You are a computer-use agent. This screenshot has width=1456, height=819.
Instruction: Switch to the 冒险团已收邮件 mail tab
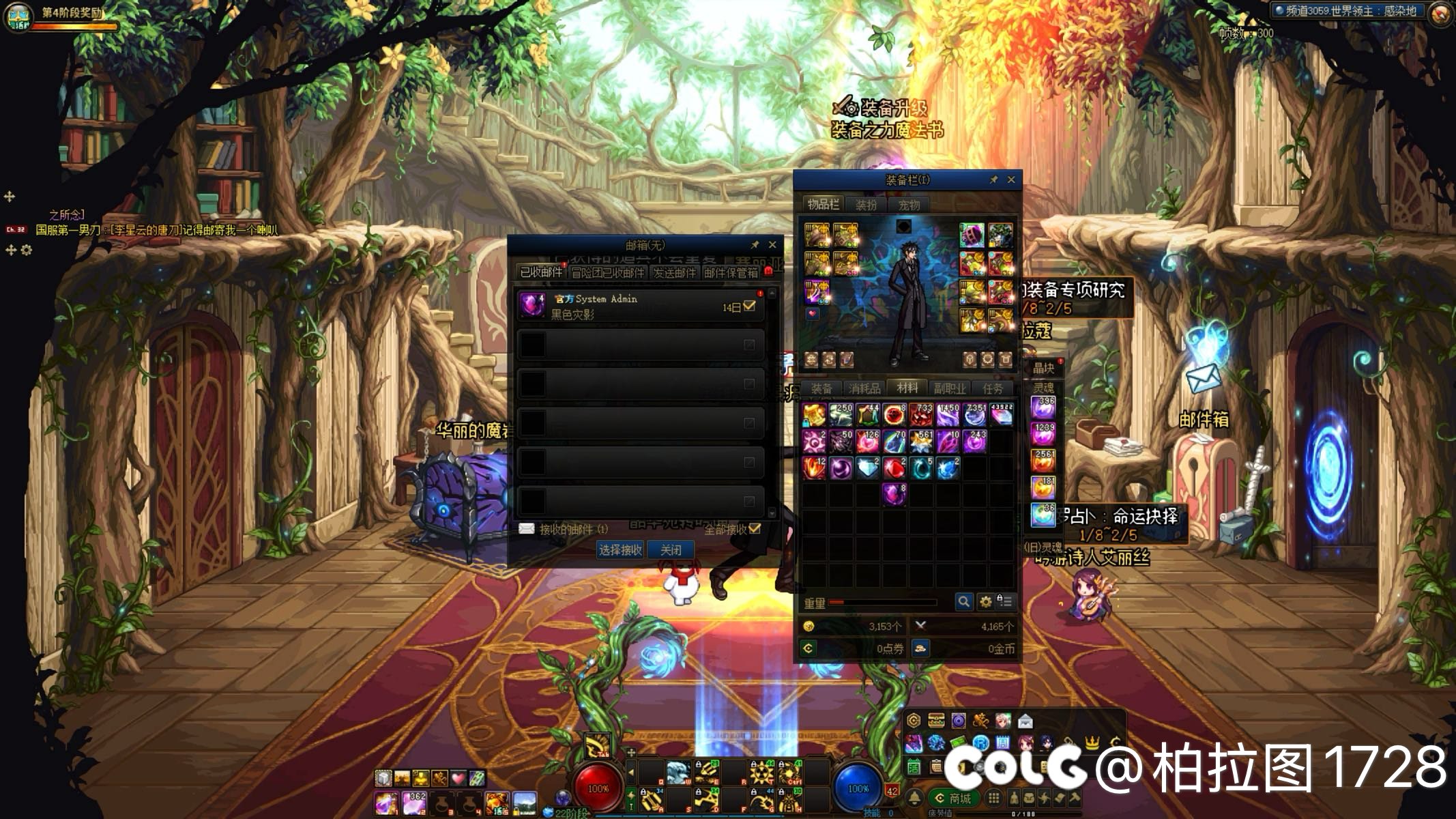[607, 273]
